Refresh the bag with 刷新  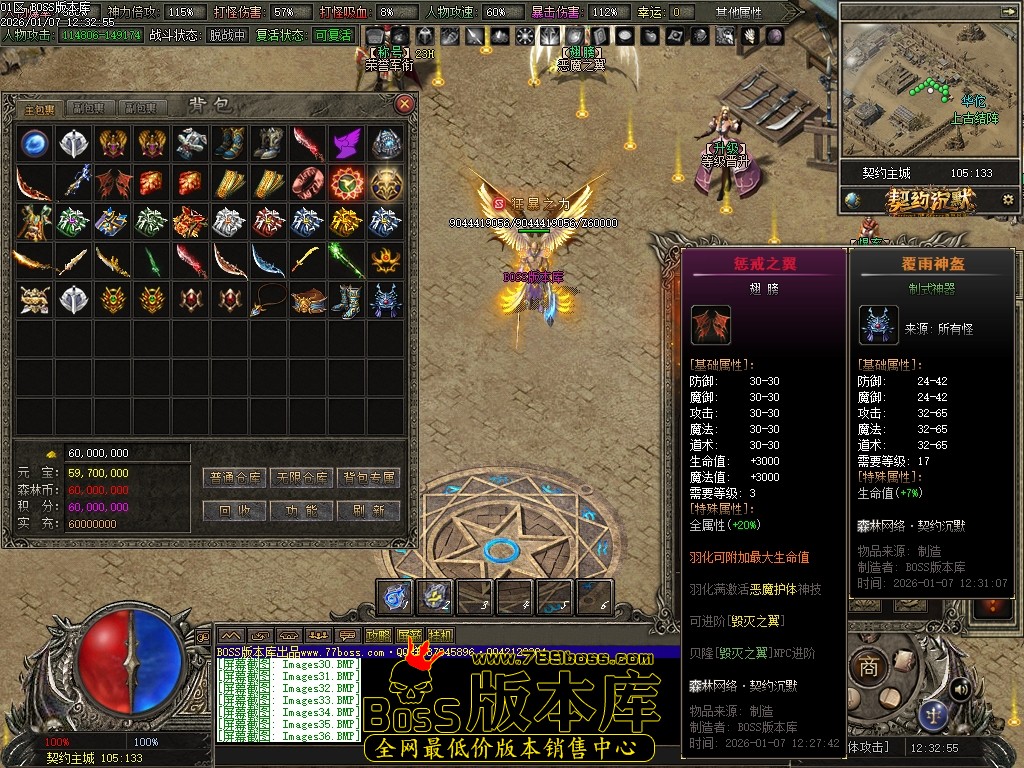[368, 510]
